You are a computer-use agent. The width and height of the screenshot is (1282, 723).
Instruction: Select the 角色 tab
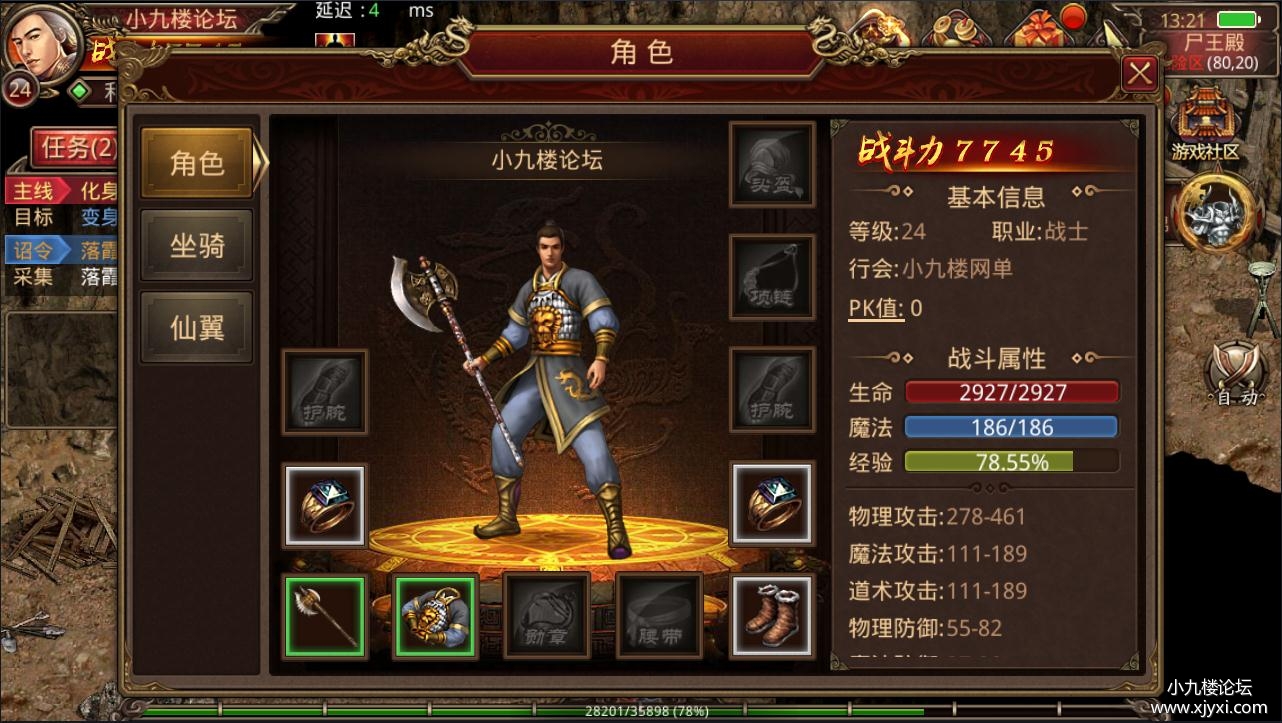point(196,163)
